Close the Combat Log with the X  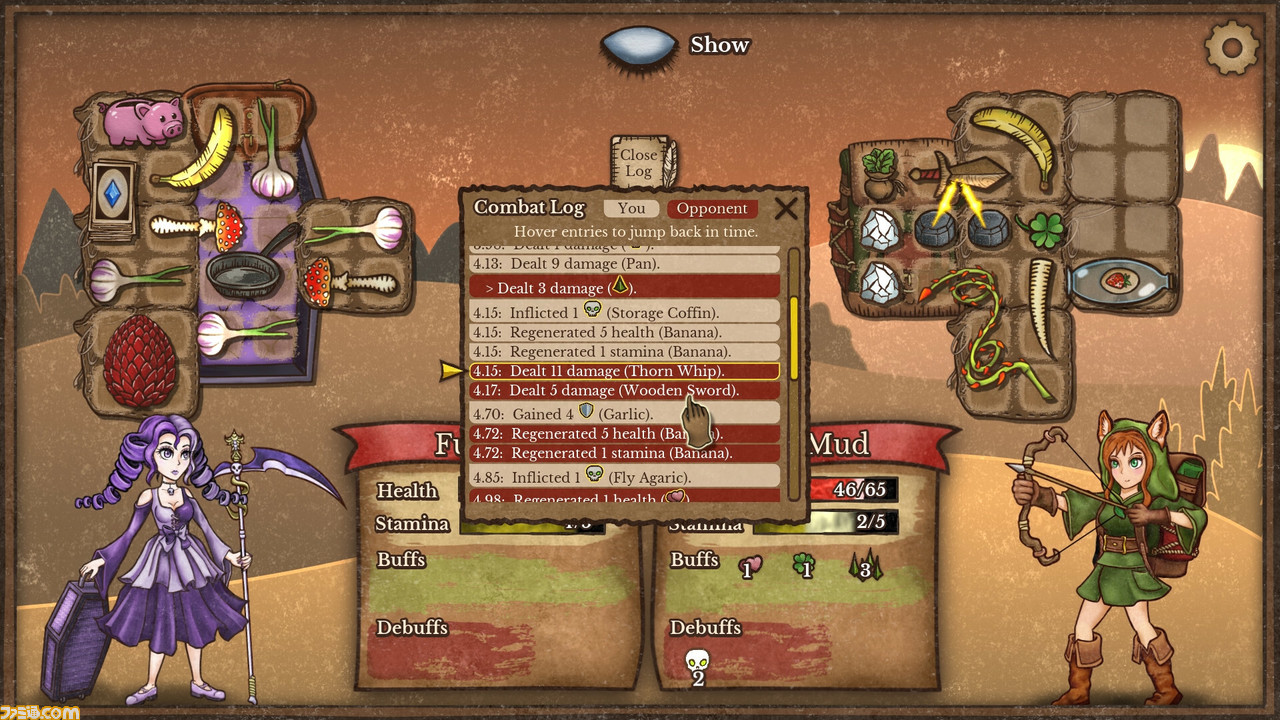tap(787, 208)
